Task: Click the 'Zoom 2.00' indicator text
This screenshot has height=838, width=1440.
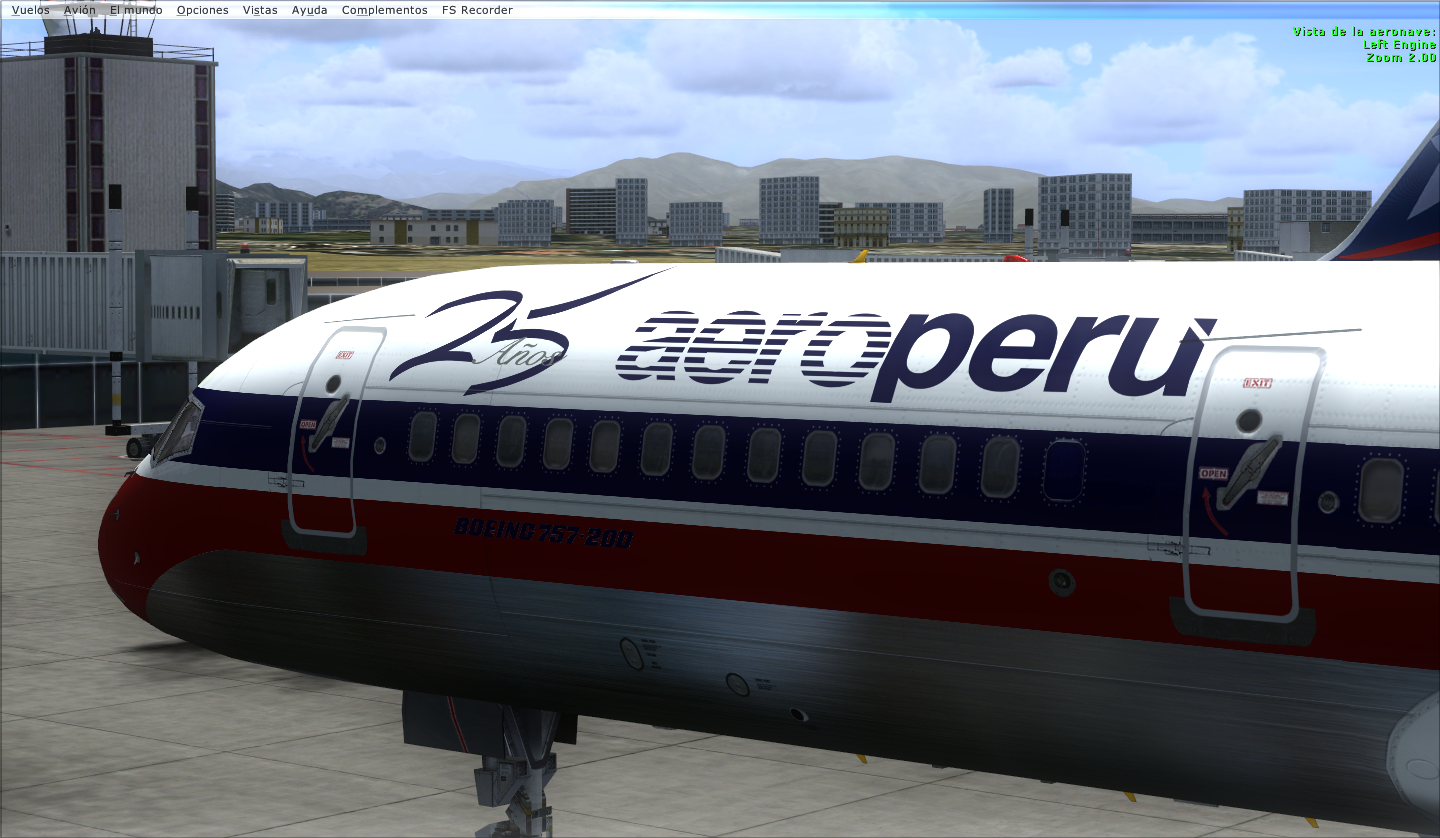Action: click(1402, 57)
